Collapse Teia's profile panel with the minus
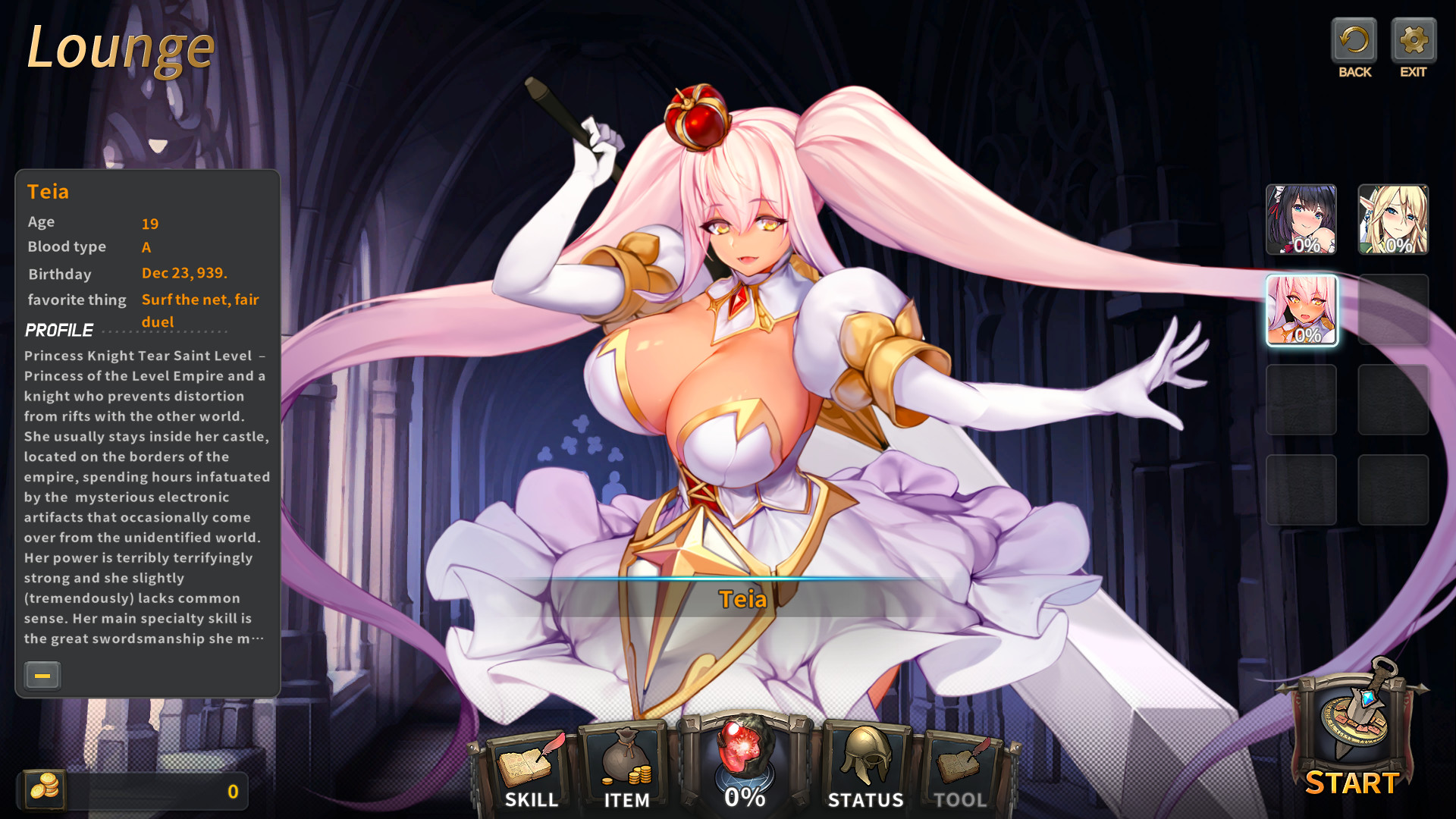 tap(42, 675)
